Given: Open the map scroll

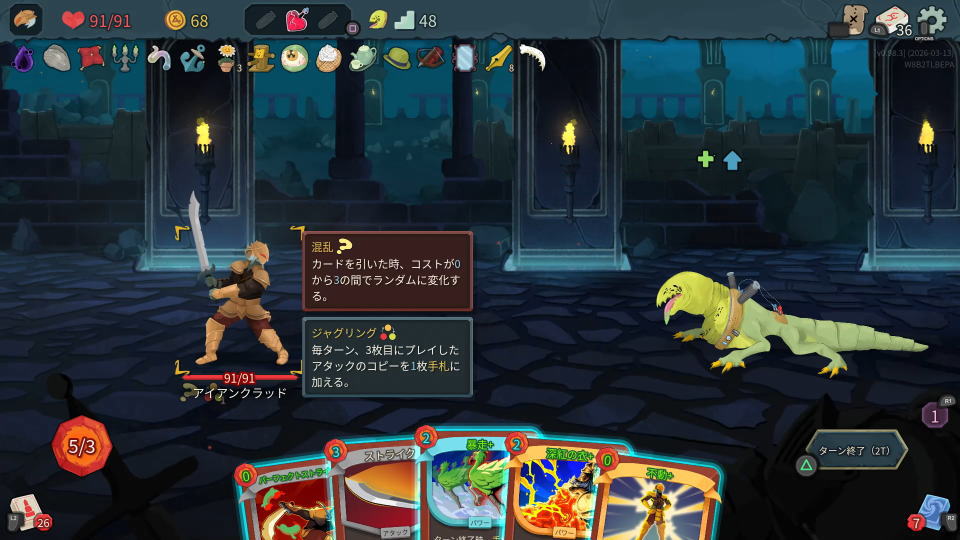Looking at the screenshot, I should click(853, 19).
